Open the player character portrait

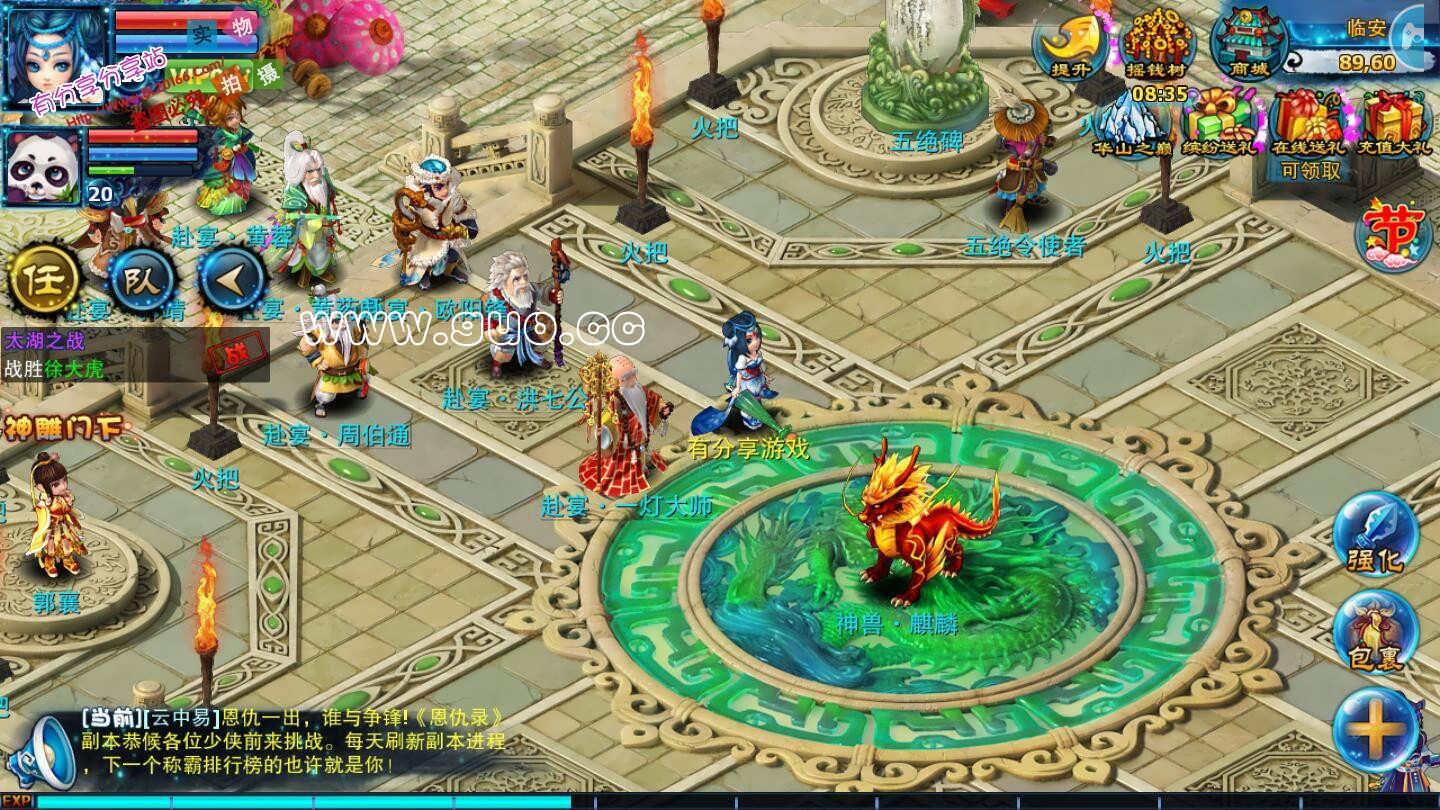(55, 52)
